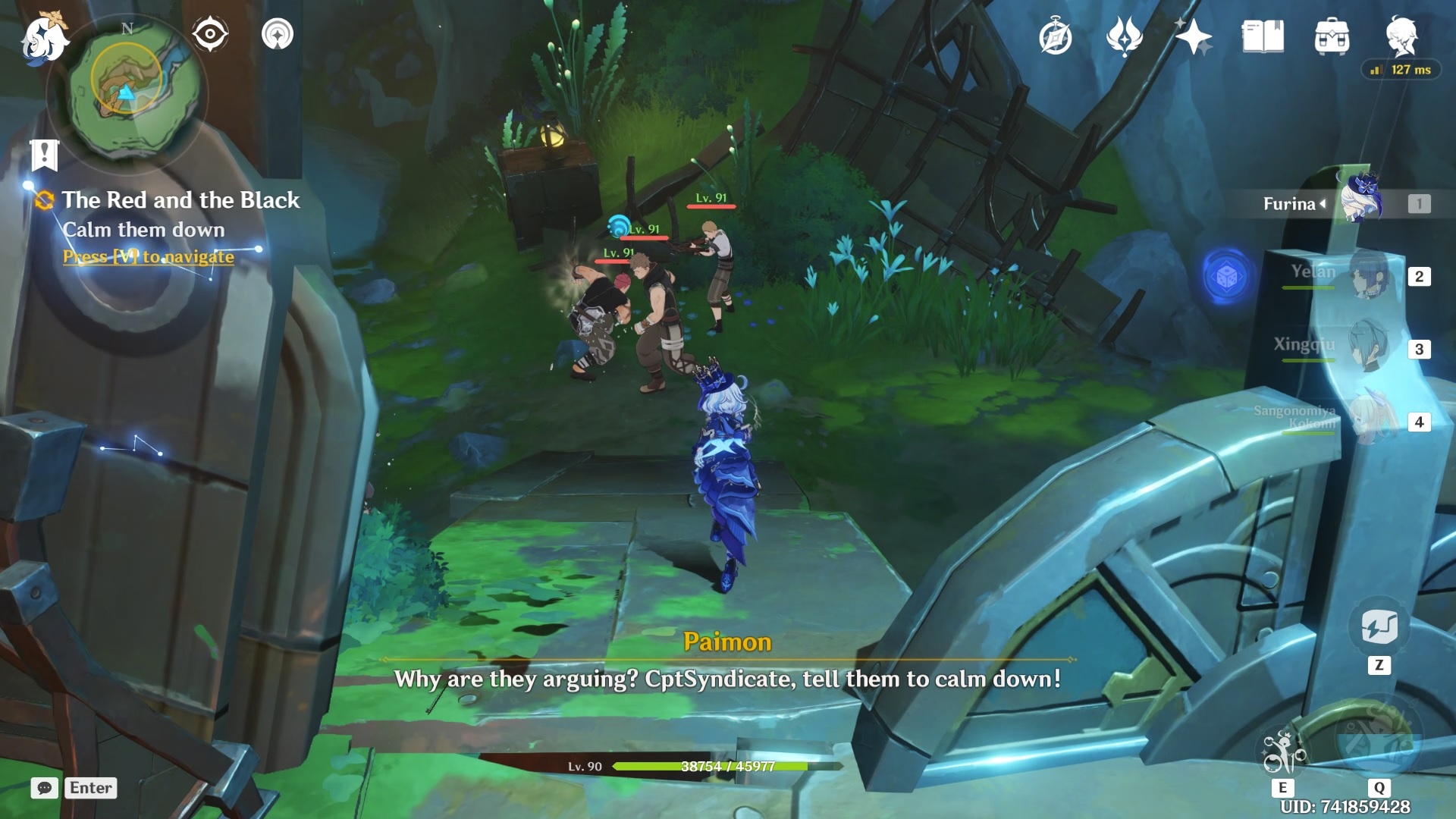This screenshot has height=819, width=1456.
Task: Open the Wish menu
Action: (1125, 36)
